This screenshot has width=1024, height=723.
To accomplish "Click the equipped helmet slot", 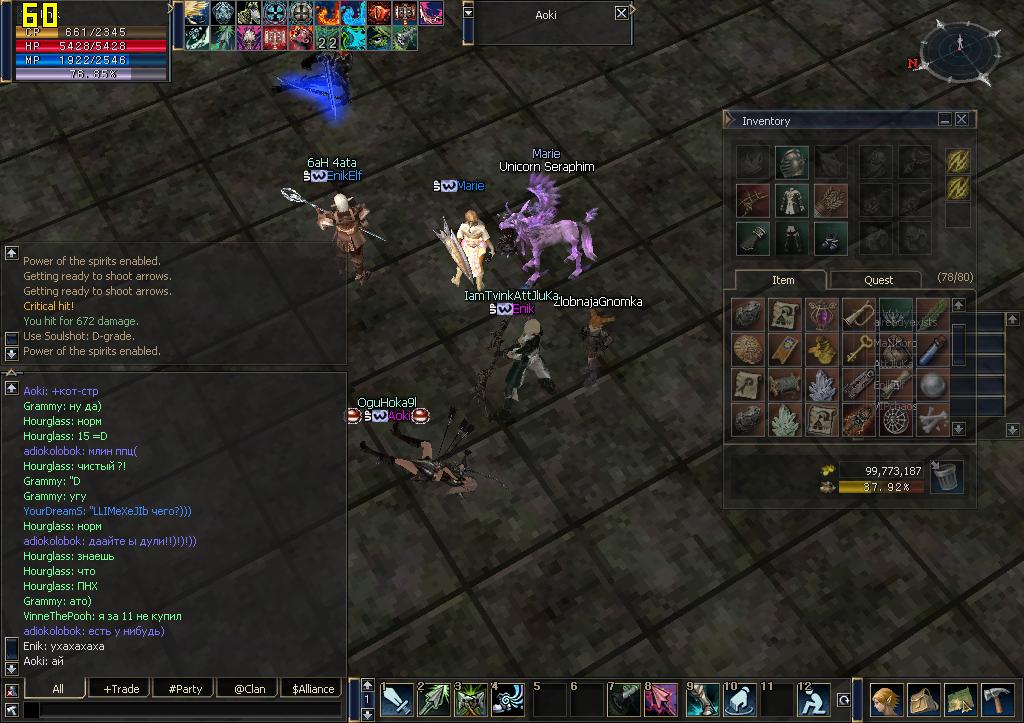I will tap(791, 162).
